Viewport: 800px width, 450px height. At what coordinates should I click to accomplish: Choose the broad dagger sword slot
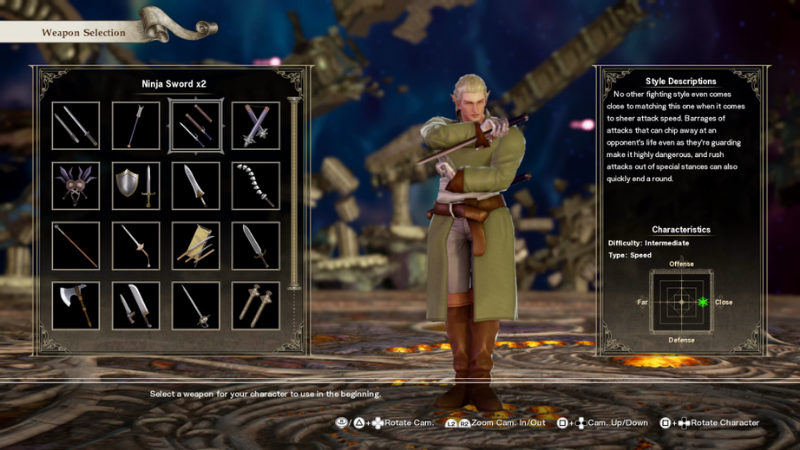255,246
